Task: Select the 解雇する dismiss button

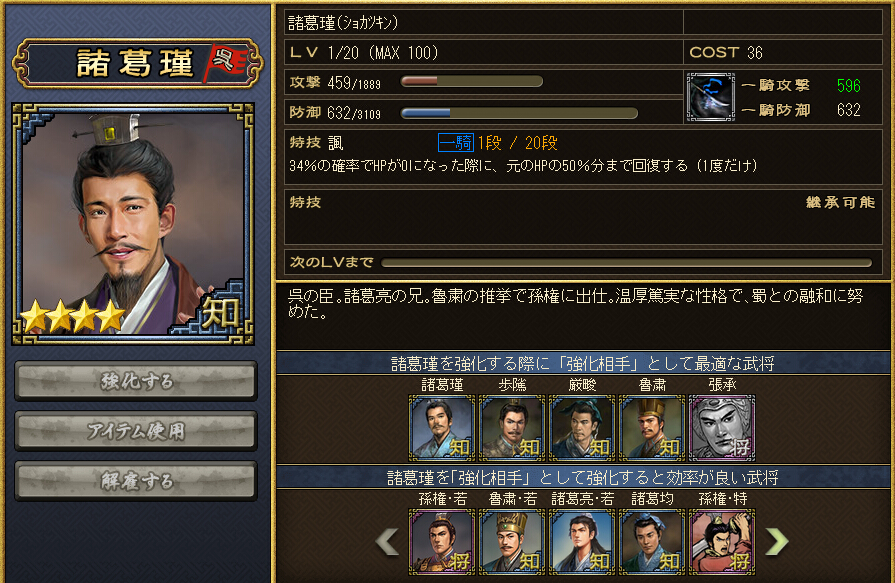Action: click(136, 480)
